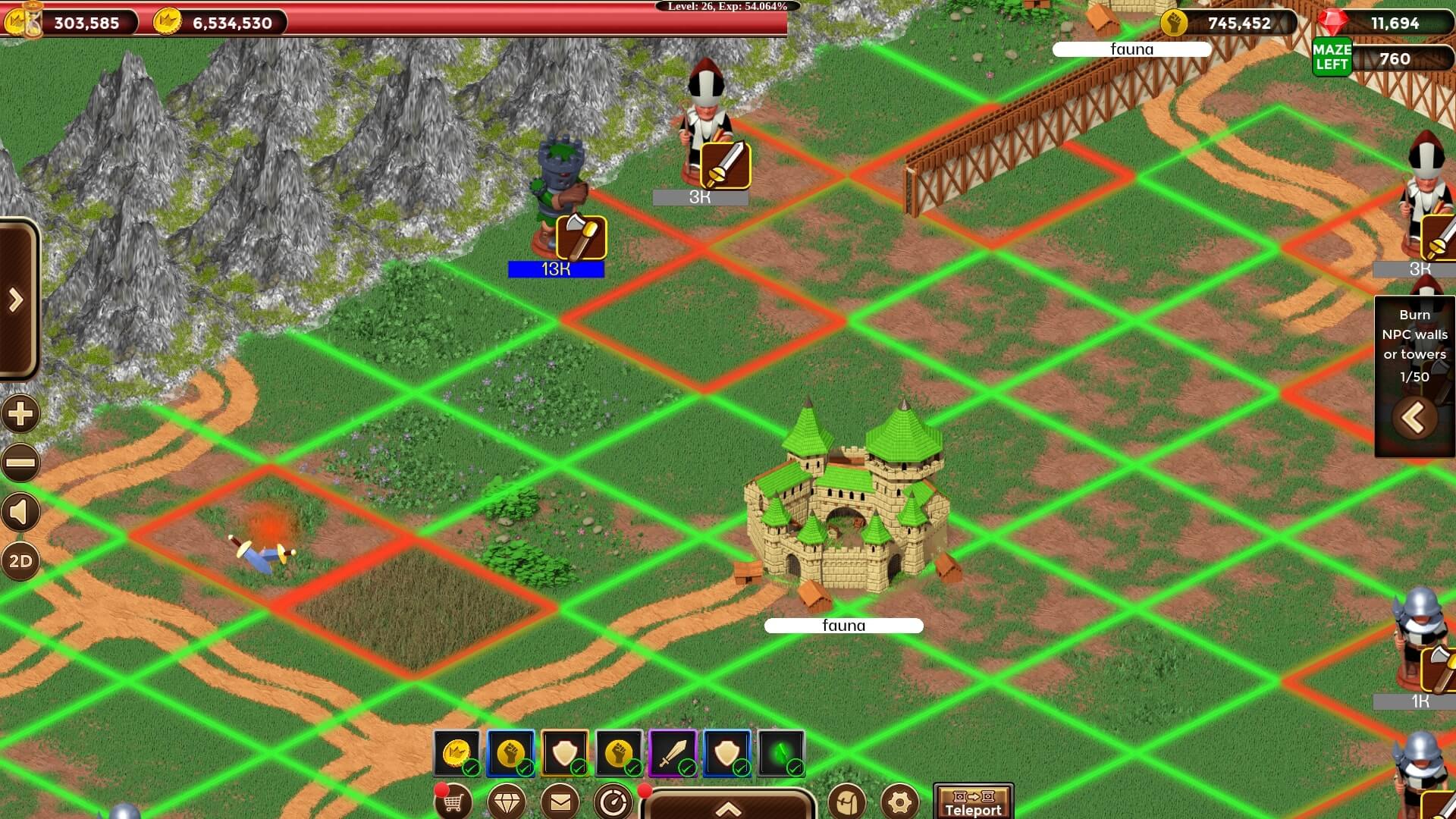Screen dimensions: 1456x819
Task: Zoom out with the minus button
Action: click(20, 463)
